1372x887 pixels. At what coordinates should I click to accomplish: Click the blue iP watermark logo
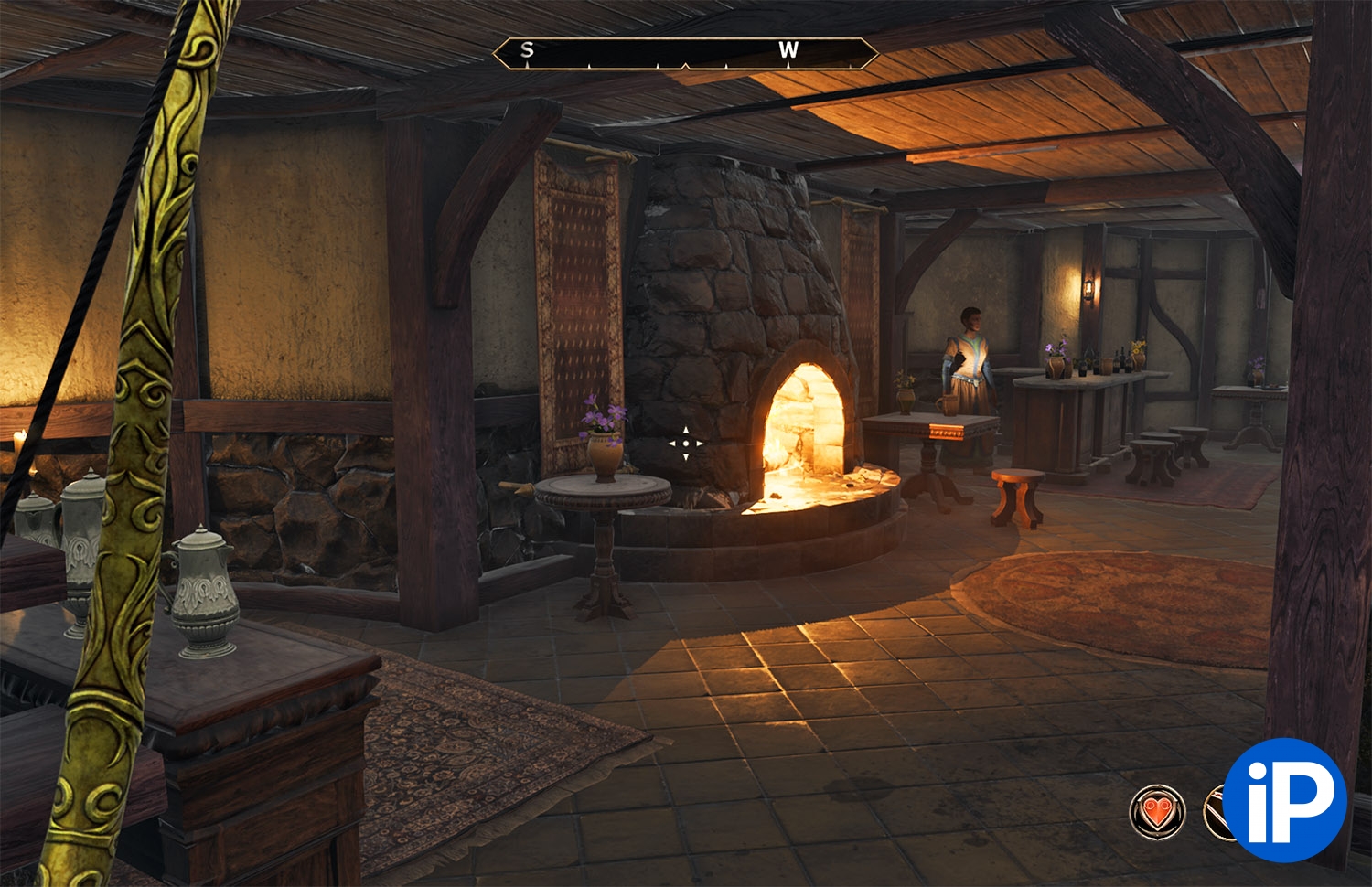[1284, 799]
